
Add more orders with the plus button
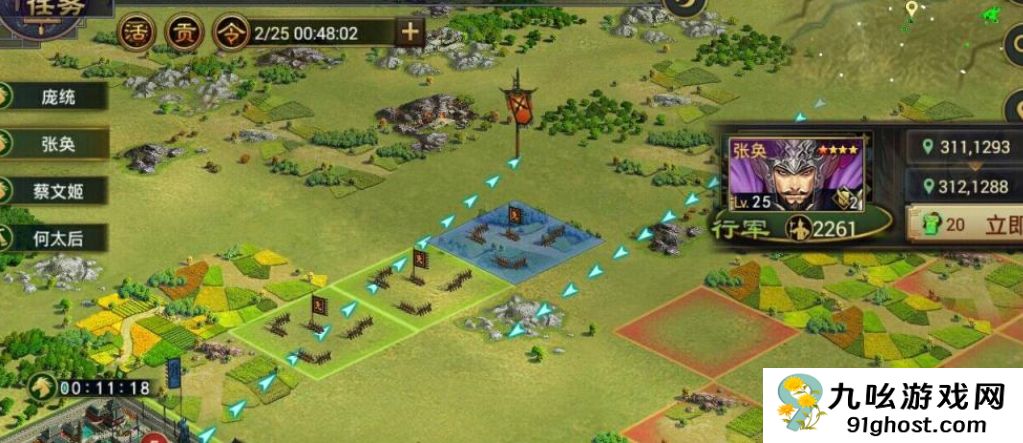410,31
